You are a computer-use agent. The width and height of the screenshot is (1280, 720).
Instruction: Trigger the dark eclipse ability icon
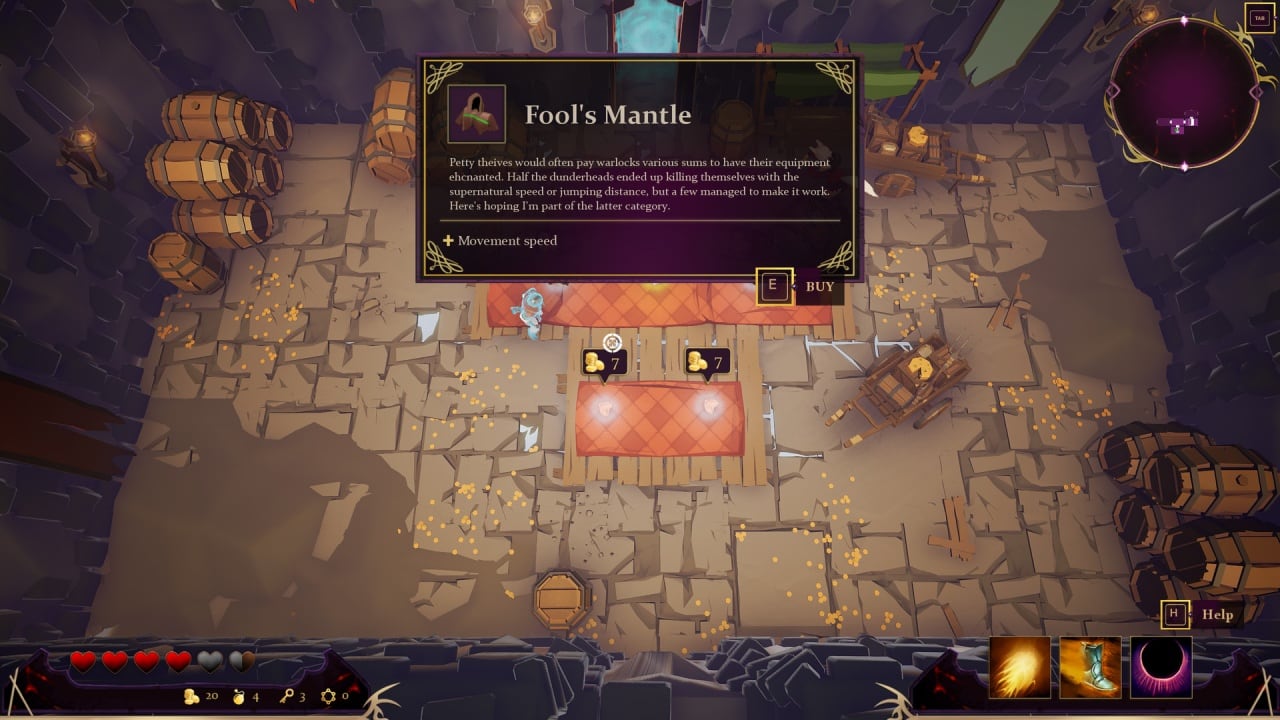point(1161,667)
